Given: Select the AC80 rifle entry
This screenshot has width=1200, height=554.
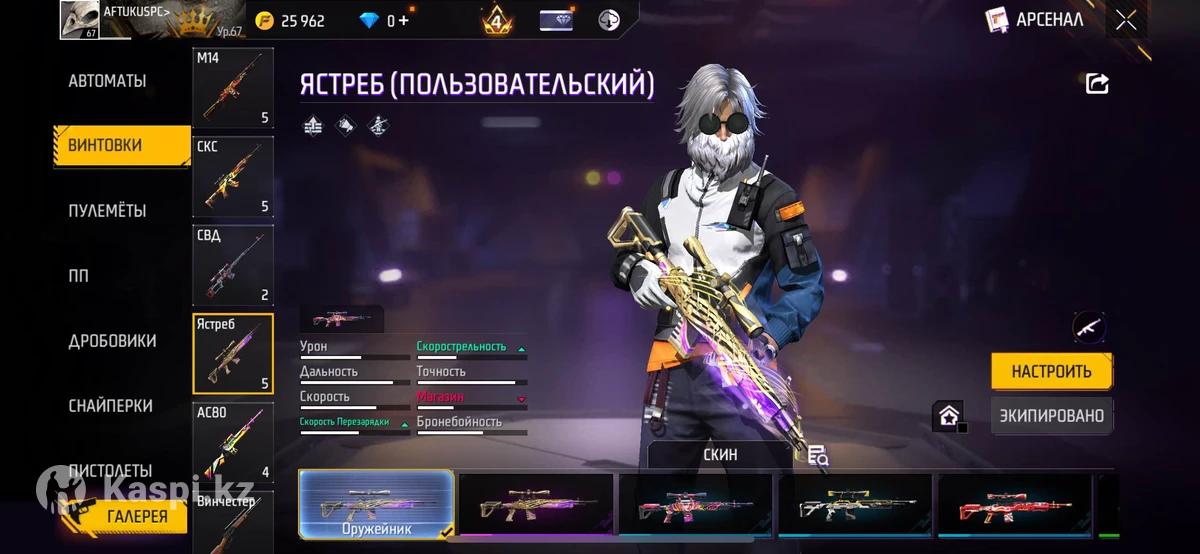Looking at the screenshot, I should (x=232, y=443).
